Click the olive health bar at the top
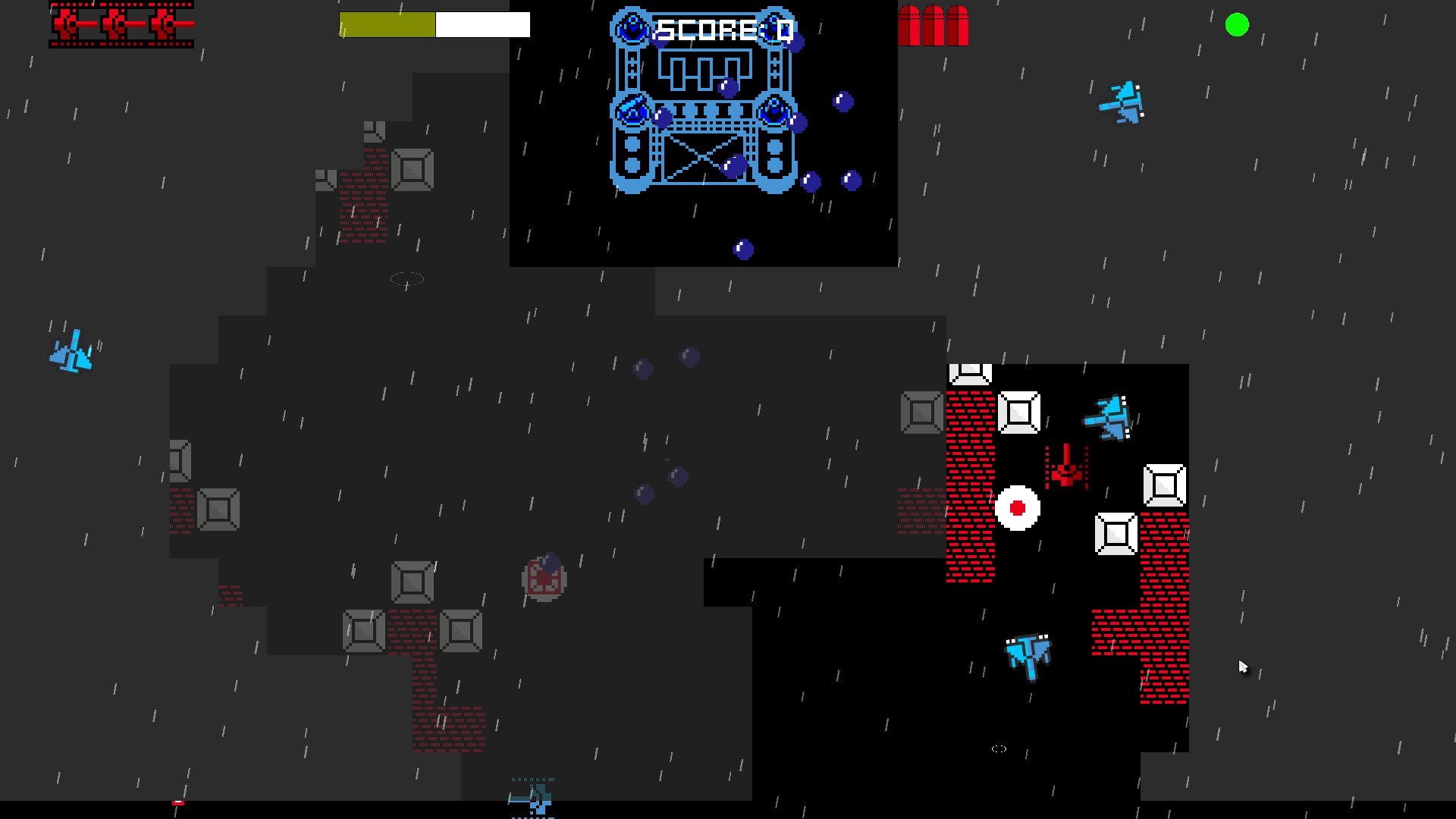The width and height of the screenshot is (1456, 819). point(388,24)
